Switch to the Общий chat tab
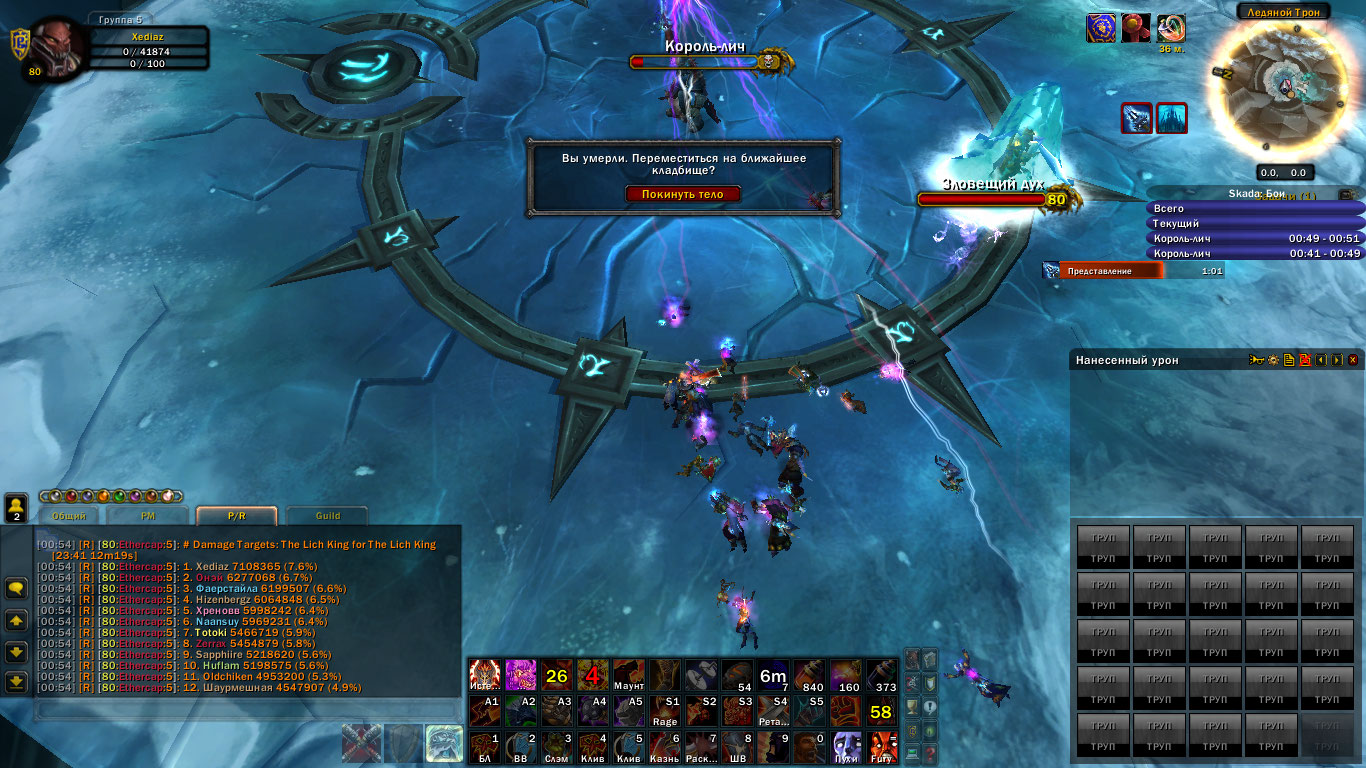 point(69,516)
